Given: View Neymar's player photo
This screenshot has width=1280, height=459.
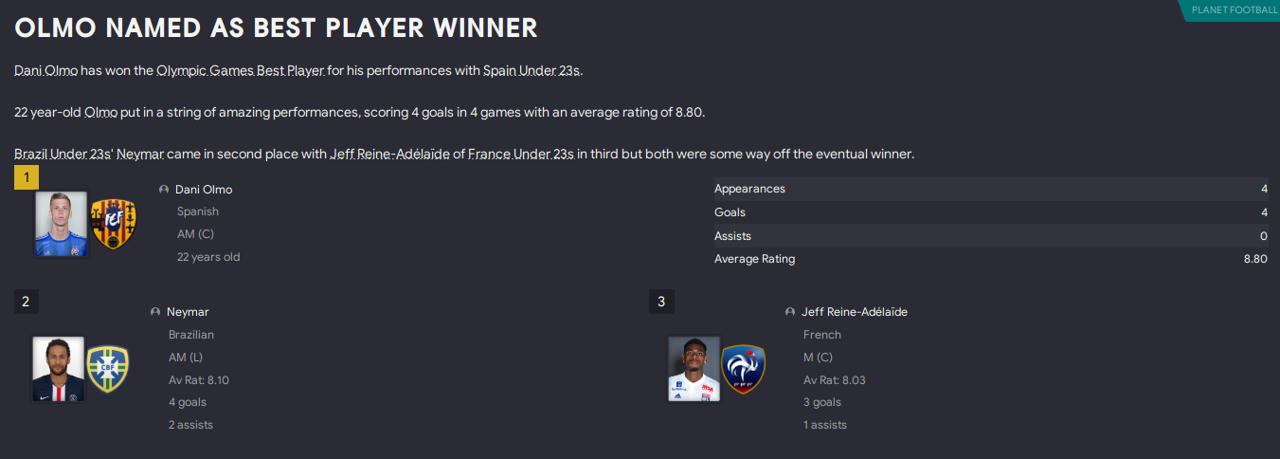Looking at the screenshot, I should [58, 369].
